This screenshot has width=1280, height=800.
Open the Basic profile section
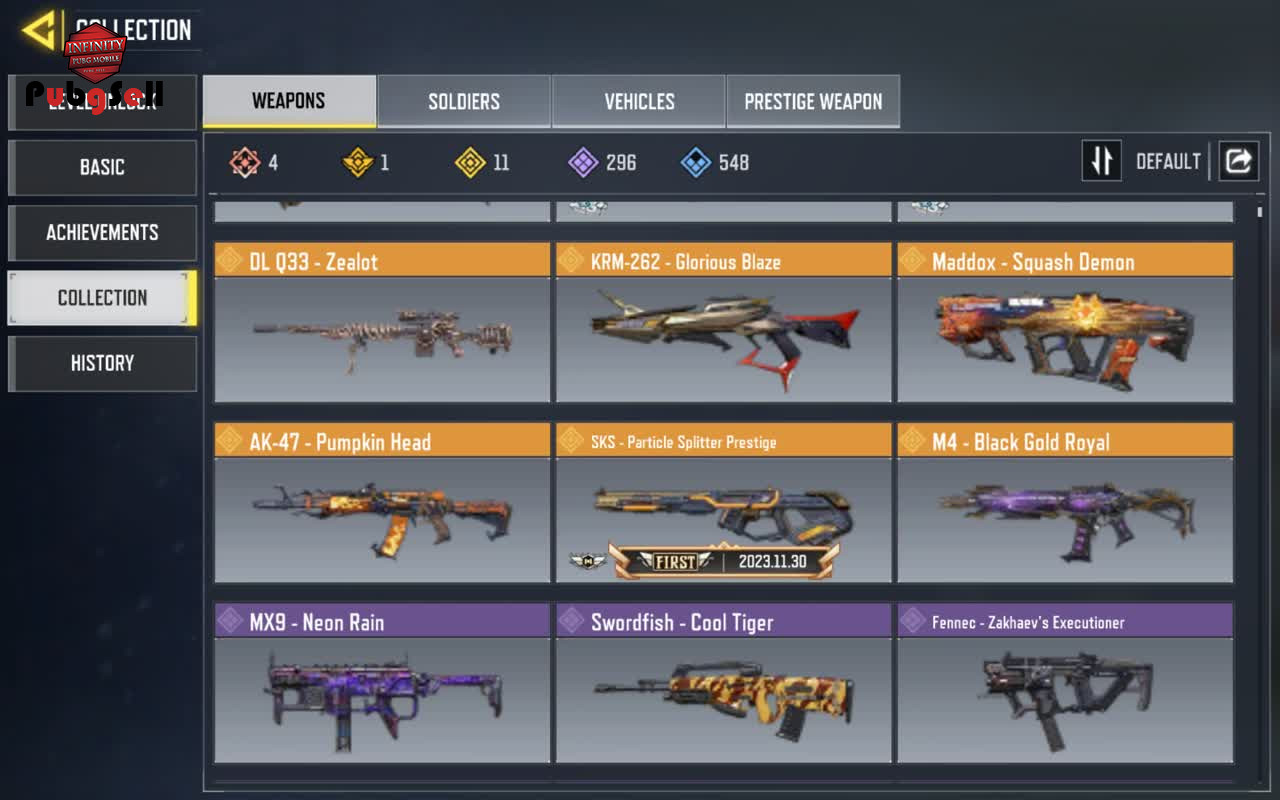coord(102,167)
